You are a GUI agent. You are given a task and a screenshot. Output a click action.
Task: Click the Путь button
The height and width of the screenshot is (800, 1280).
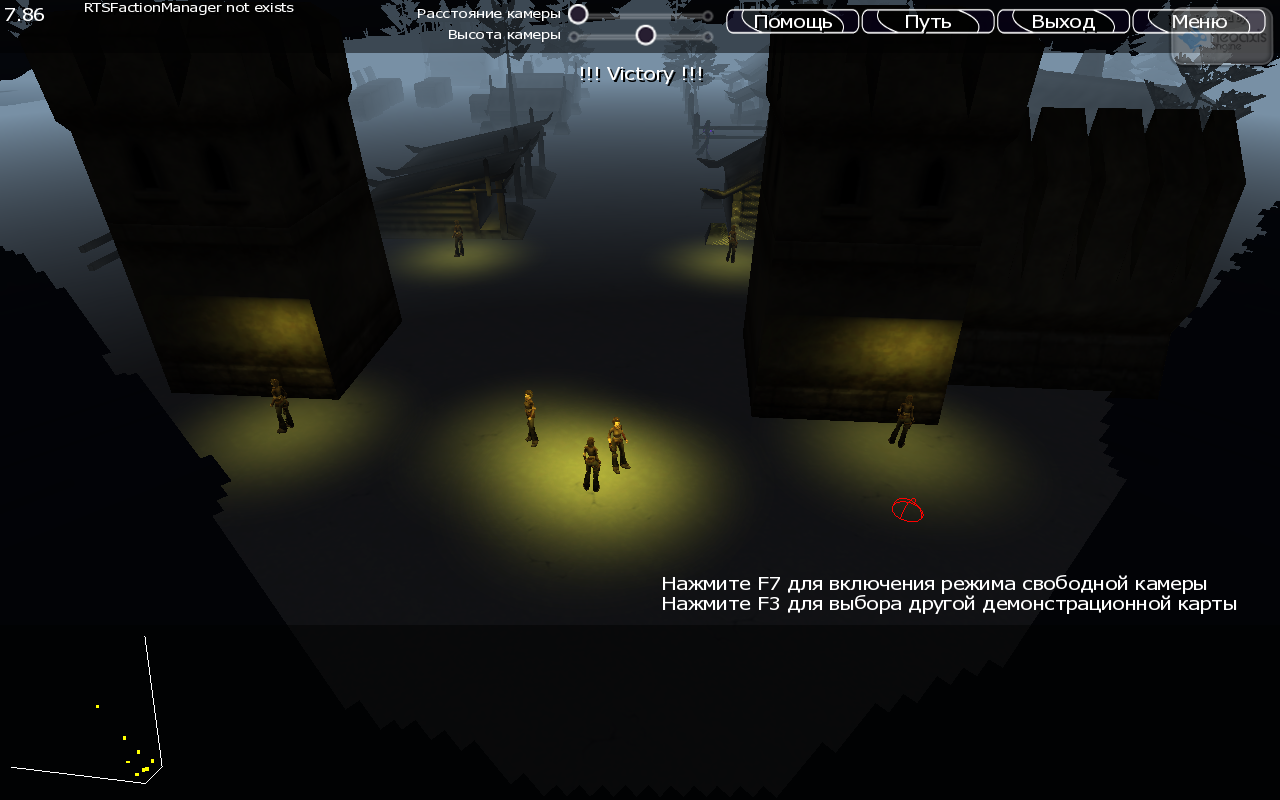click(927, 21)
